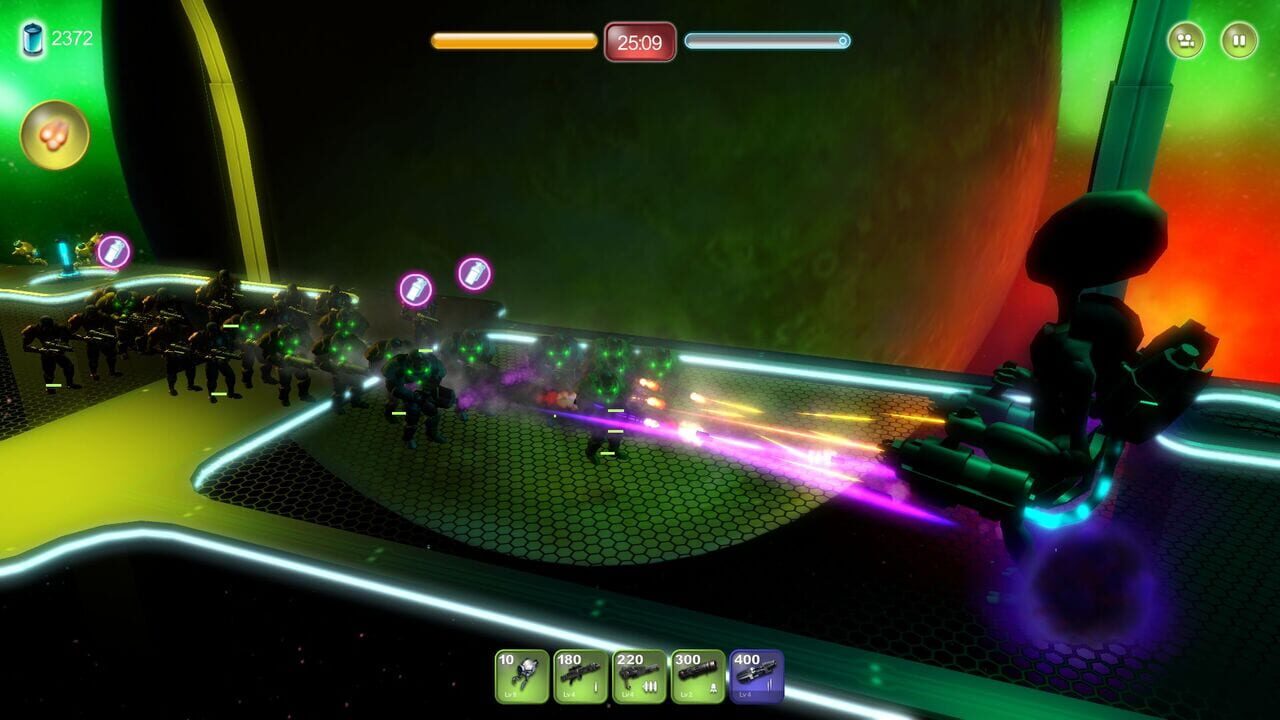The height and width of the screenshot is (720, 1280).
Task: Select the 220-cost heavy gunner card
Action: 641,677
